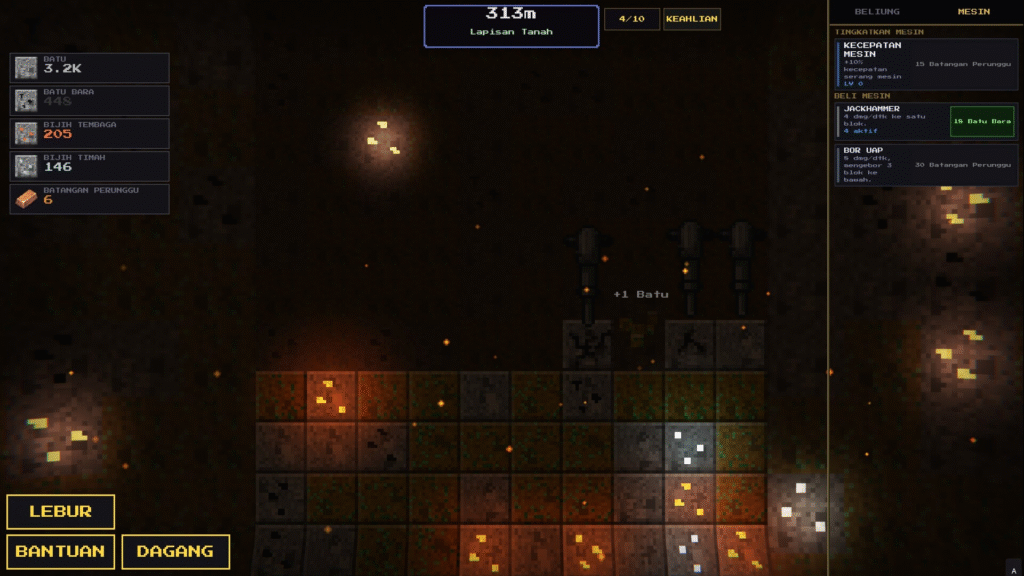Open the Keahlian skills panel
The width and height of the screenshot is (1024, 576).
[x=692, y=19]
